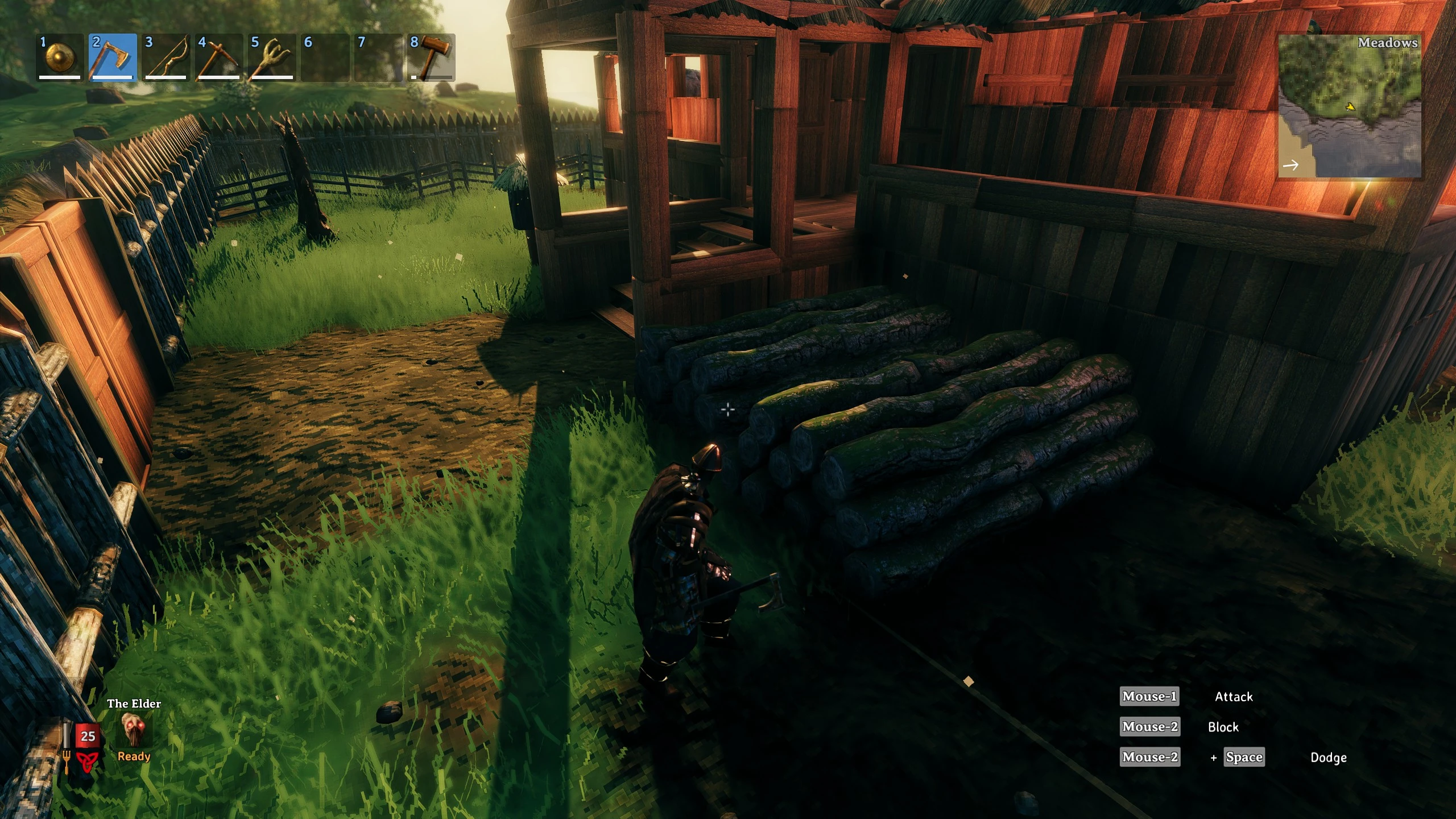Select the pickaxe in hotbar slot 4
Viewport: 1456px width, 819px height.
click(x=218, y=57)
